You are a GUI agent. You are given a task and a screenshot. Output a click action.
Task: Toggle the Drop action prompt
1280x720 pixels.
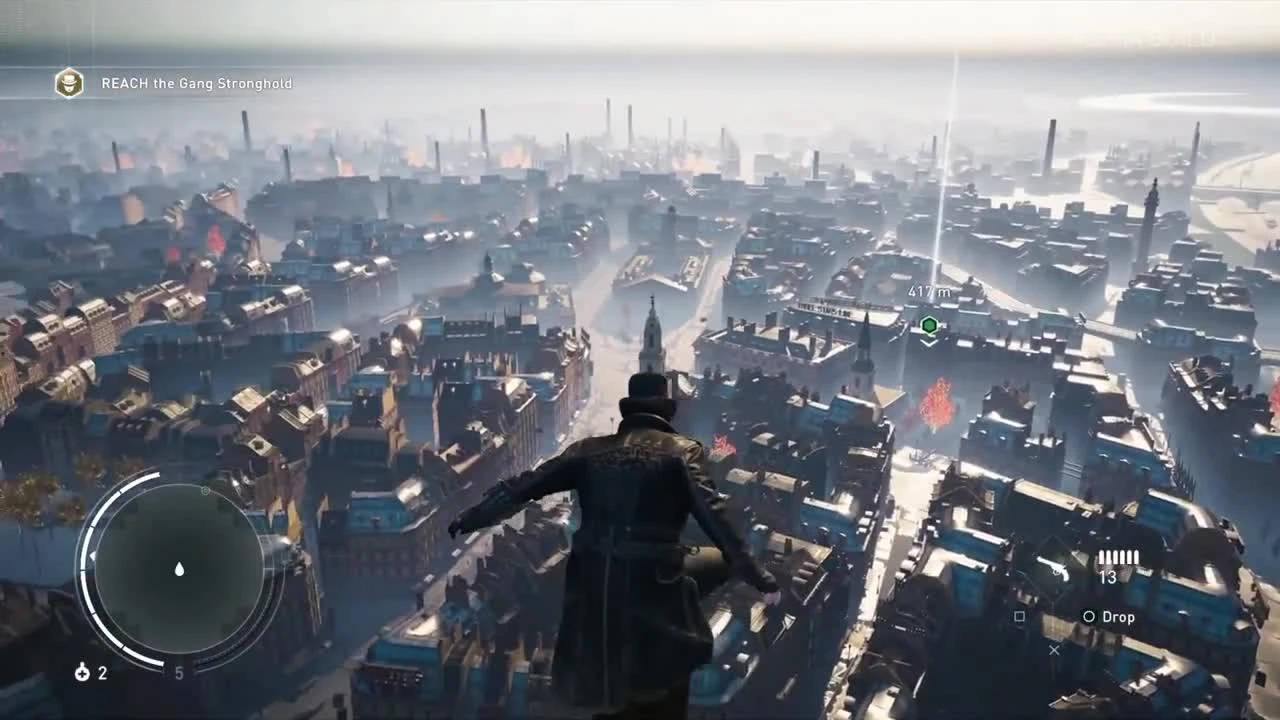click(x=1119, y=617)
